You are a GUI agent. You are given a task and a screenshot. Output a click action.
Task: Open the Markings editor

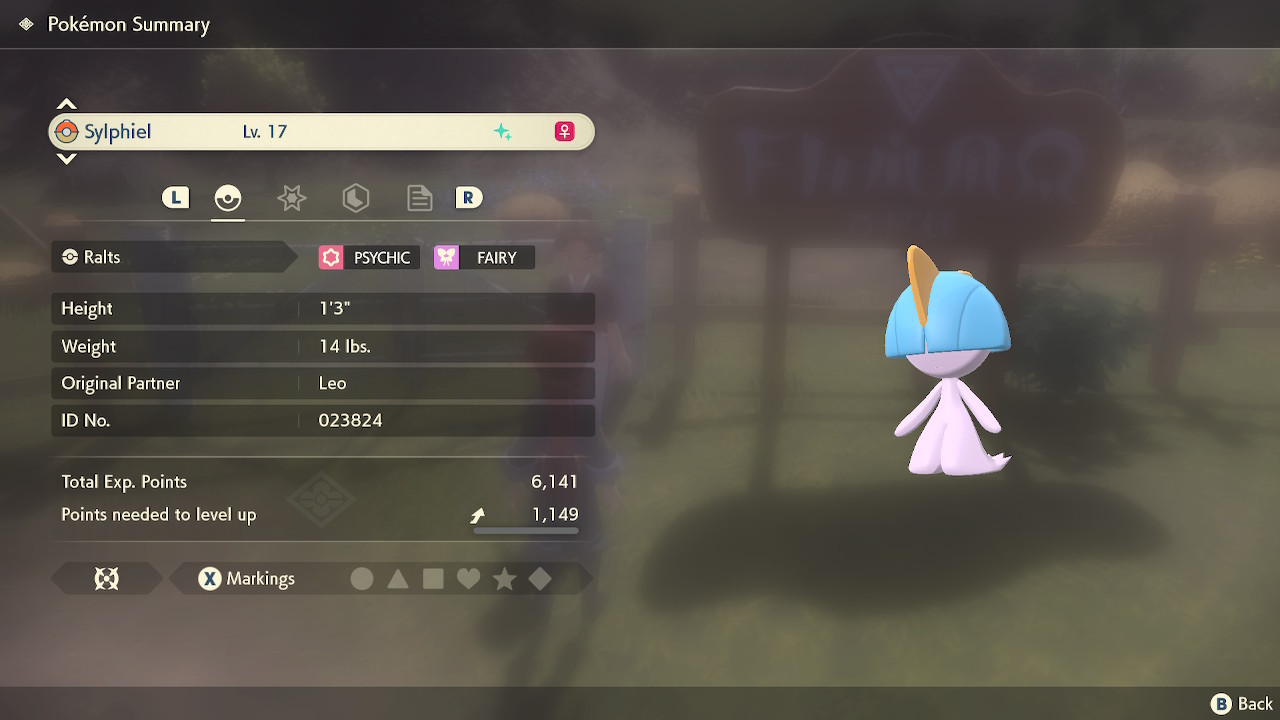pyautogui.click(x=246, y=579)
